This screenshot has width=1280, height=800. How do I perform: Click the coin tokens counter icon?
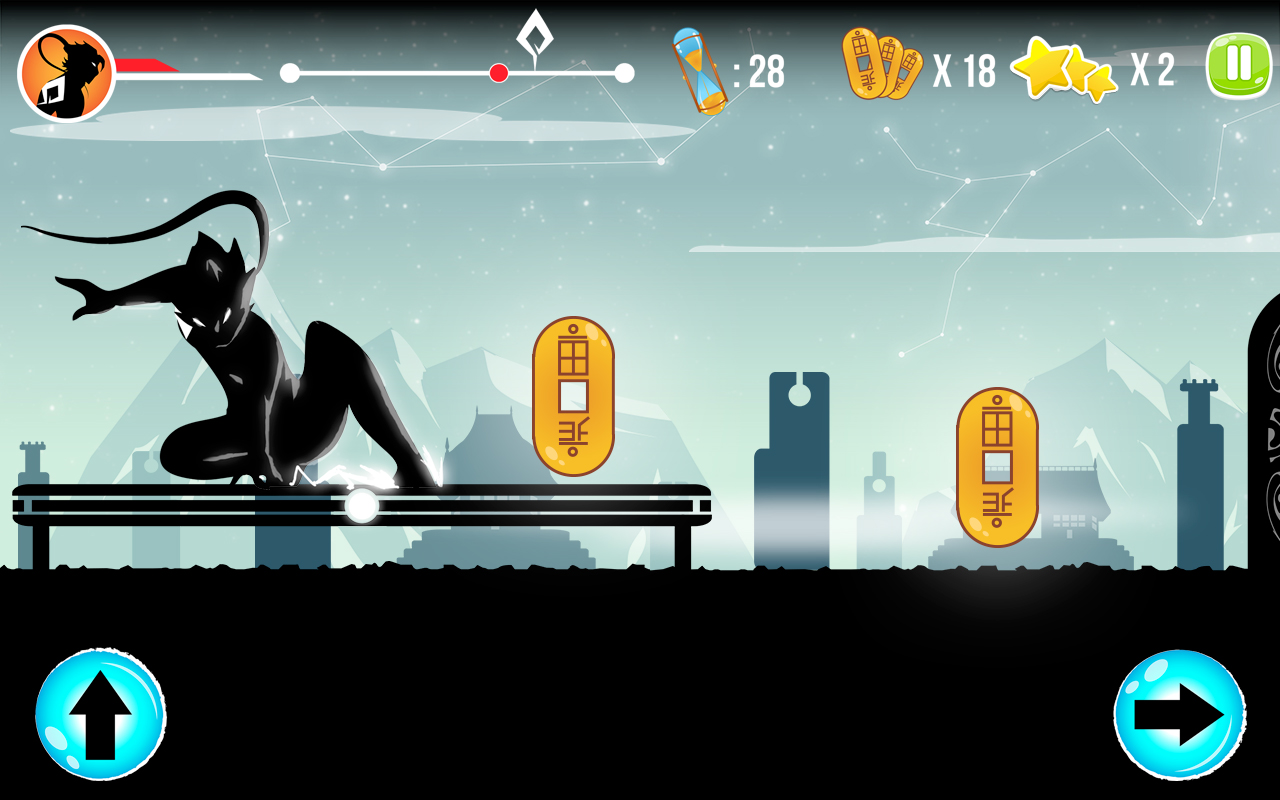(880, 66)
